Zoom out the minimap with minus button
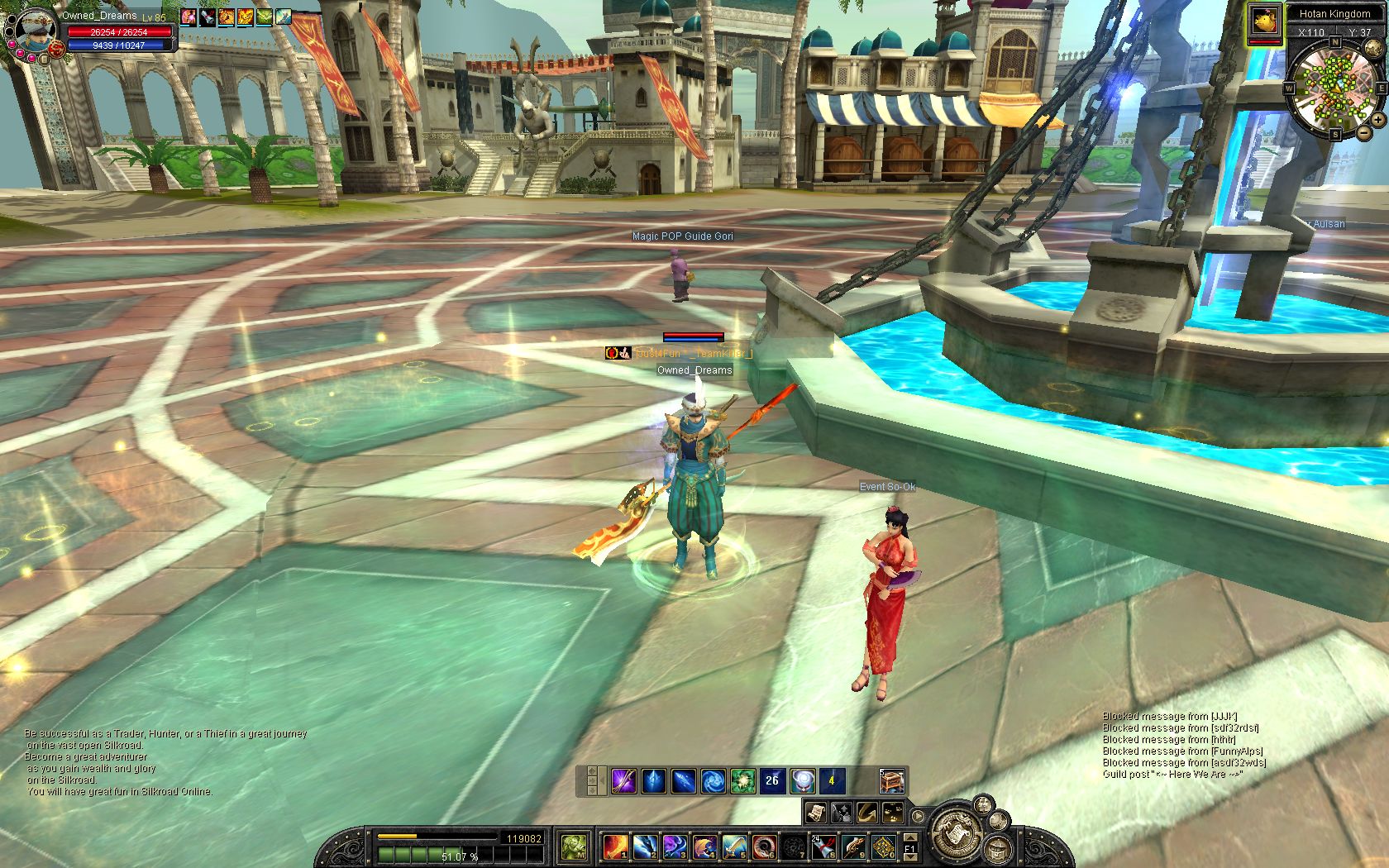Viewport: 1389px width, 868px height. pos(1363,132)
